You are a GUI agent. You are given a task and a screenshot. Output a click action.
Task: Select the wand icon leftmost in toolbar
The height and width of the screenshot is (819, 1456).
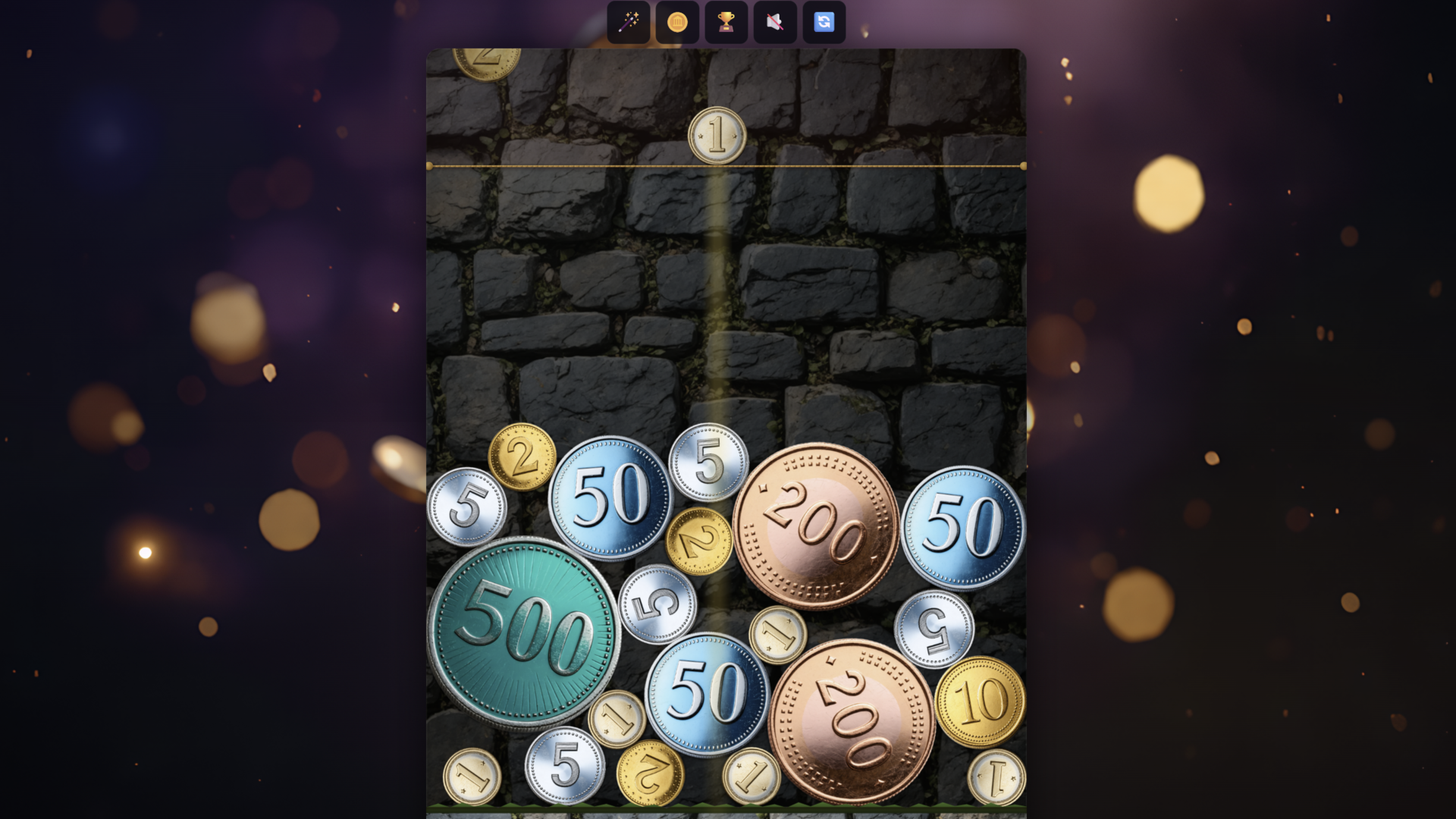click(628, 22)
